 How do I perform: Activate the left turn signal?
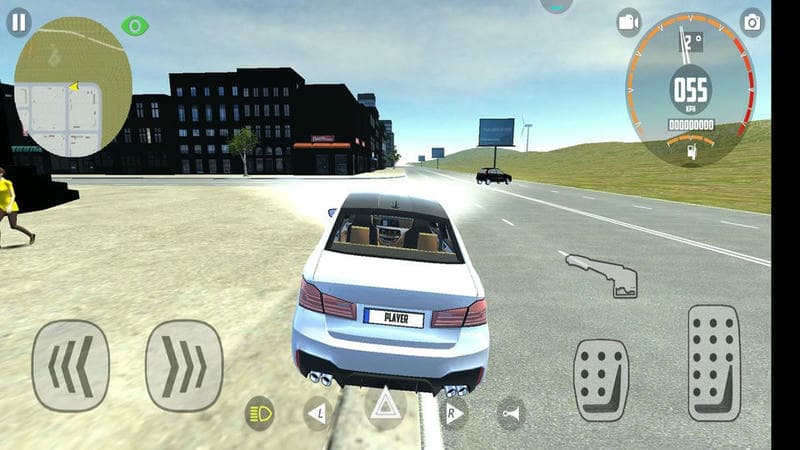click(318, 412)
